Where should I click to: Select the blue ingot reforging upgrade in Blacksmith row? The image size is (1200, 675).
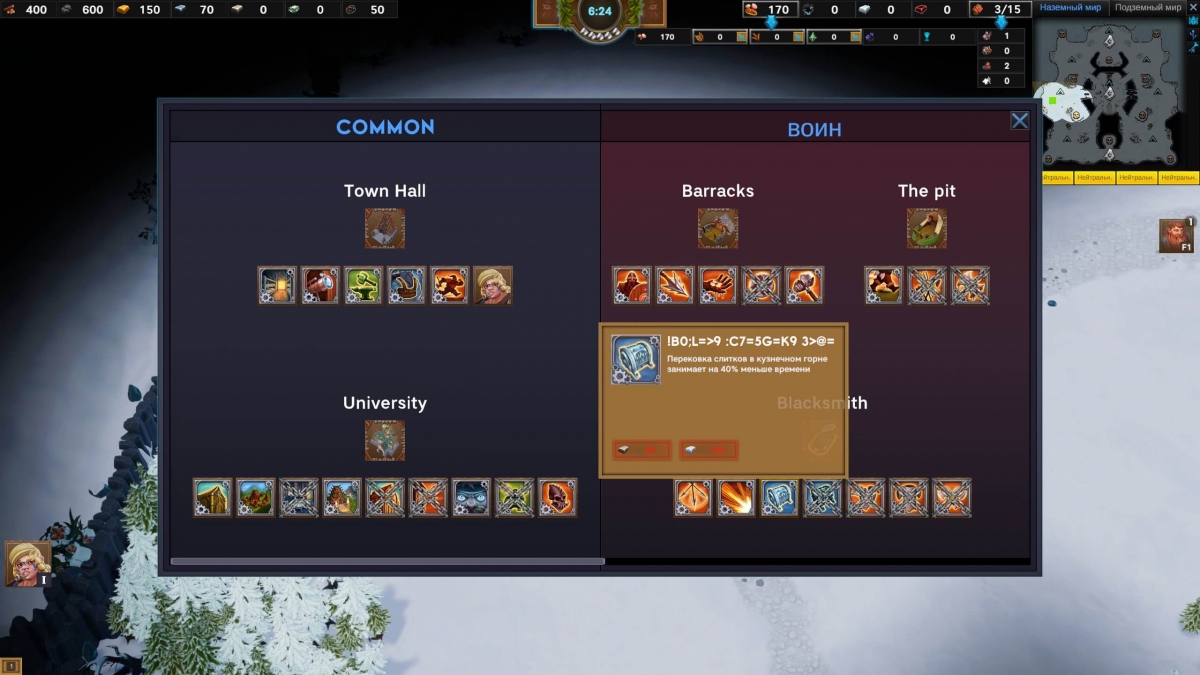779,497
